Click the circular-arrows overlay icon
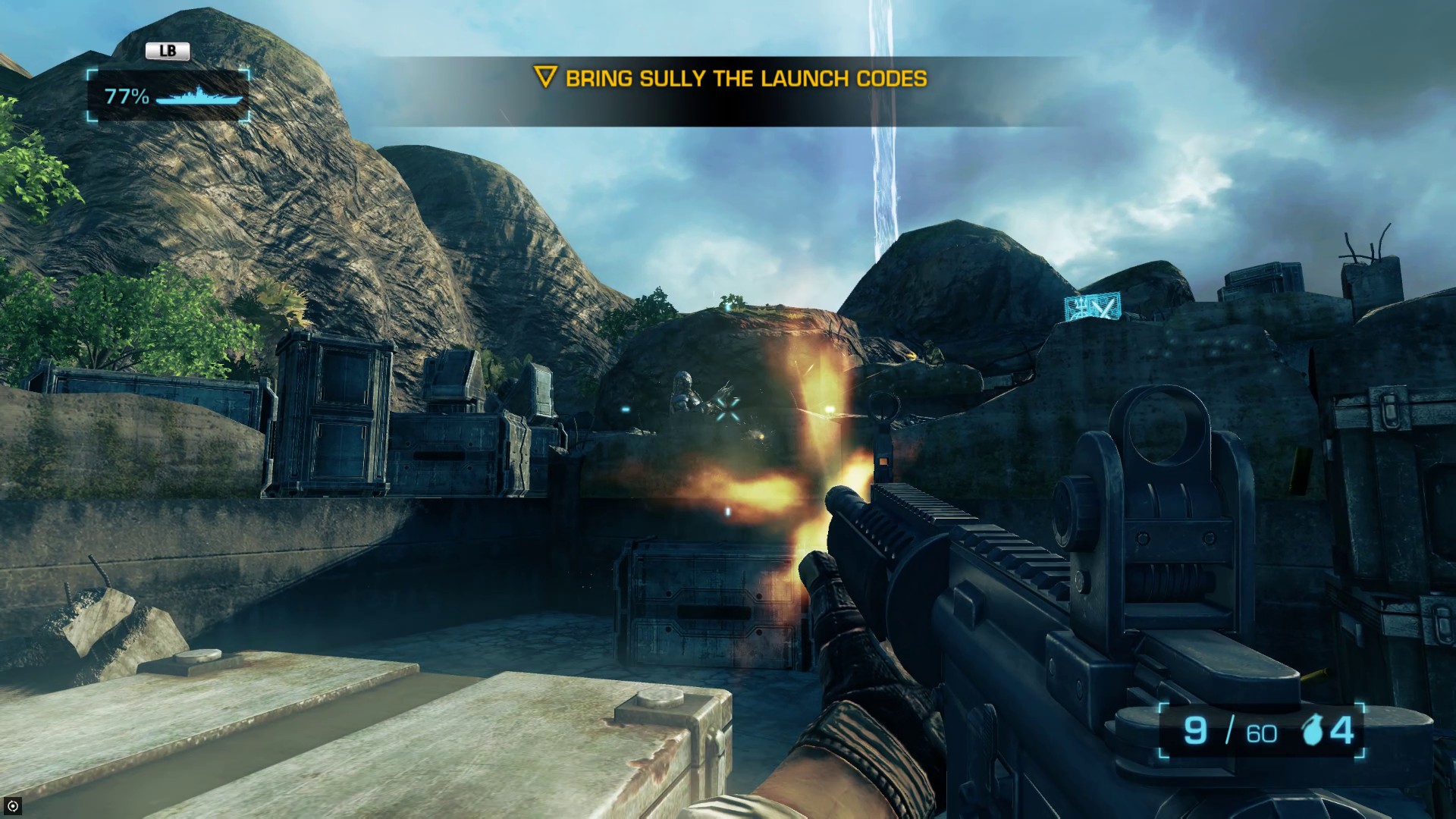The image size is (1456, 819). [x=12, y=806]
